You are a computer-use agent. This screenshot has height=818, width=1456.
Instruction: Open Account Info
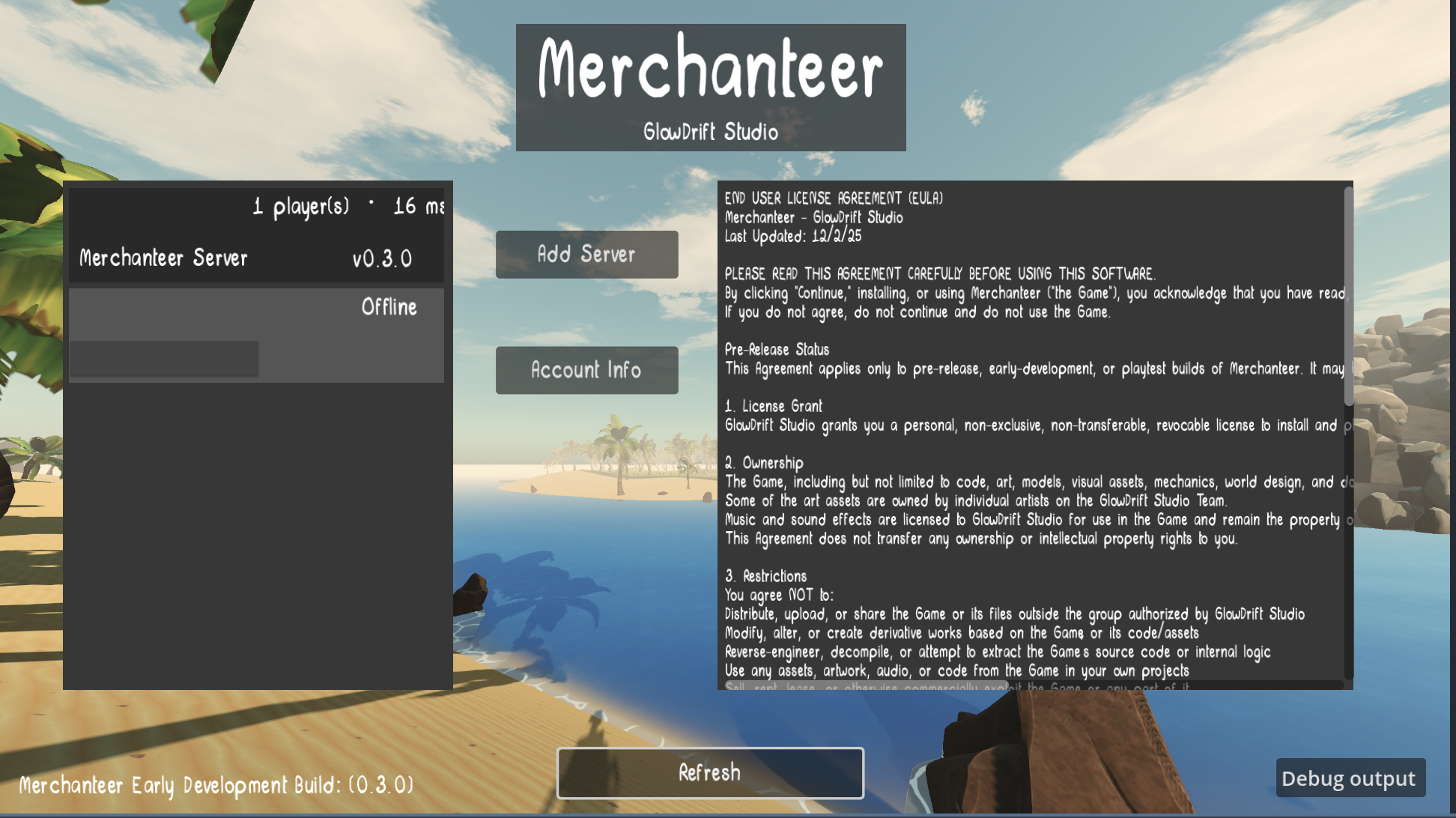click(x=586, y=370)
